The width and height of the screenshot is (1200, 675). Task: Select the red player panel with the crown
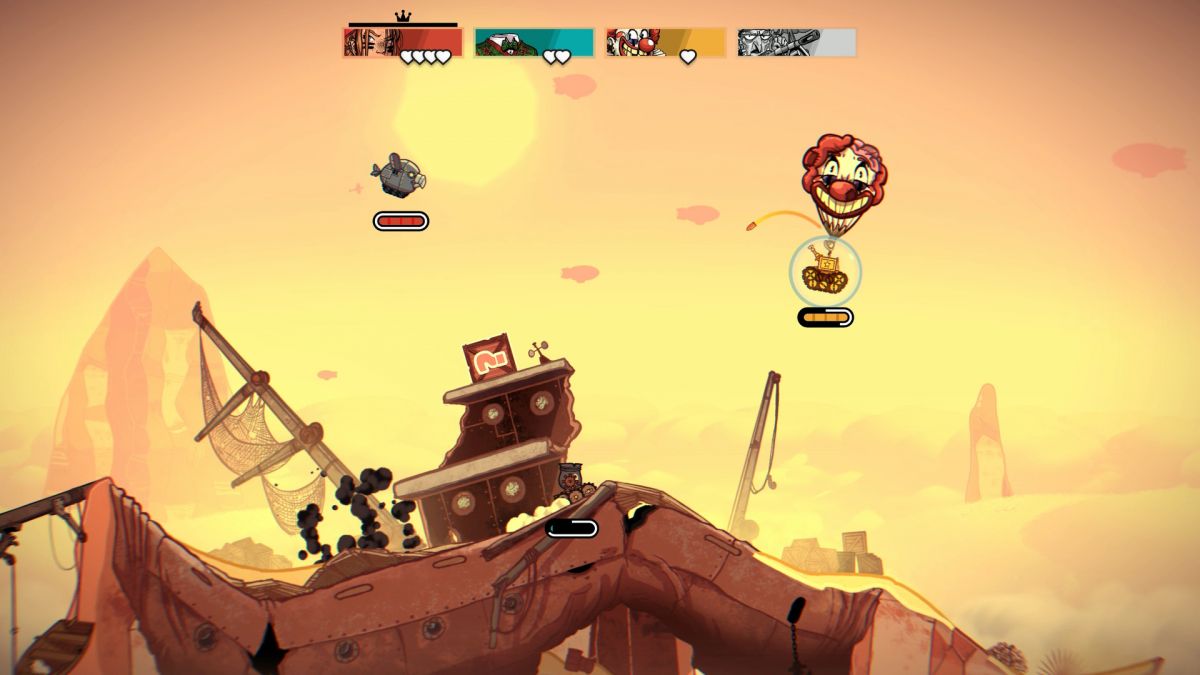(402, 43)
